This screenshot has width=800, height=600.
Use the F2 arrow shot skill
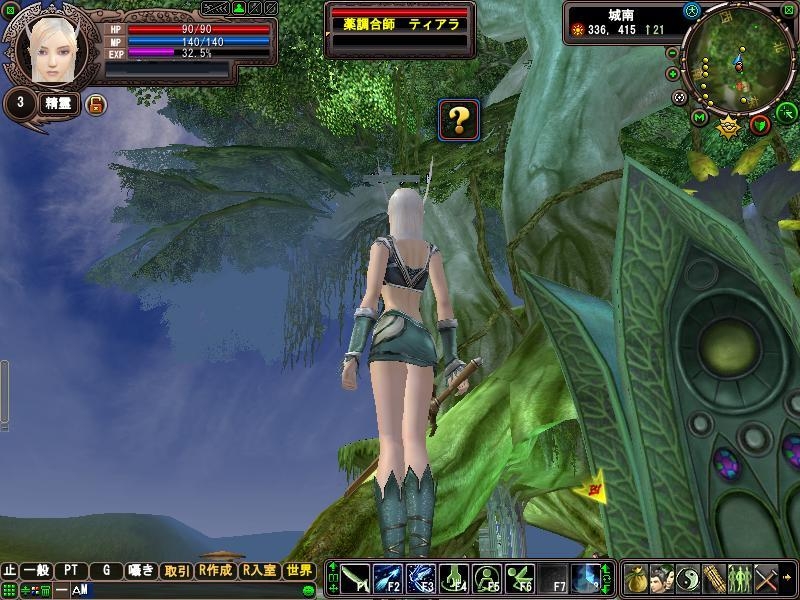(390, 579)
